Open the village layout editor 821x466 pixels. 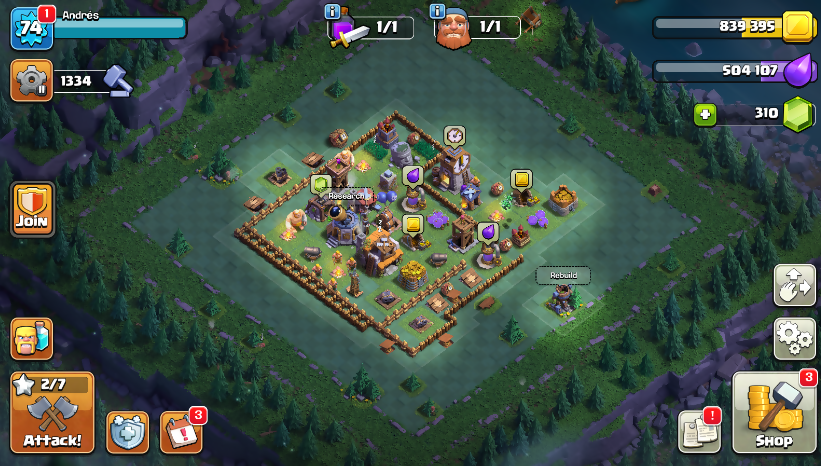pos(794,286)
